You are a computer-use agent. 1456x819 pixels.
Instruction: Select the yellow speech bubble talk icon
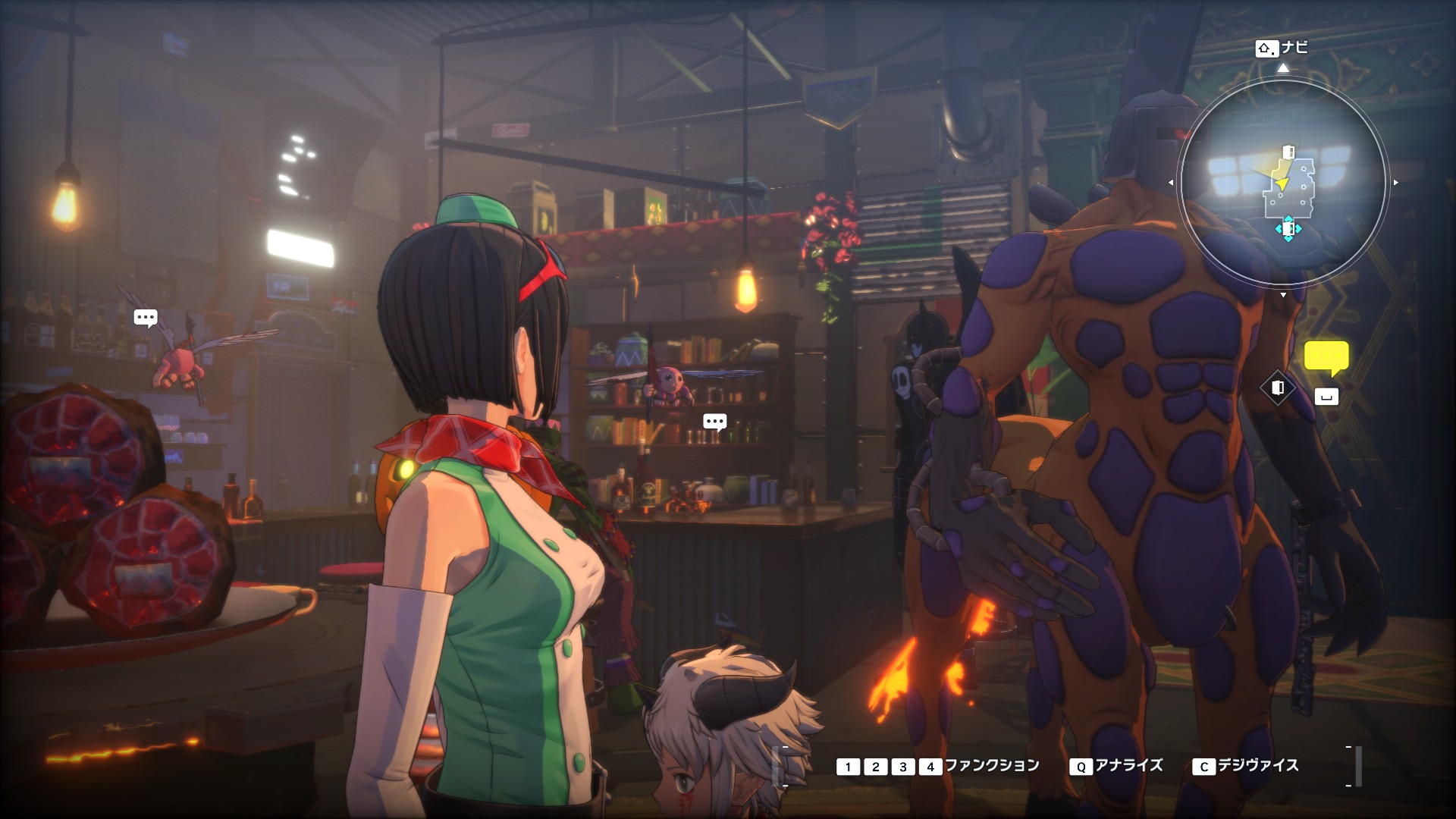[1326, 358]
